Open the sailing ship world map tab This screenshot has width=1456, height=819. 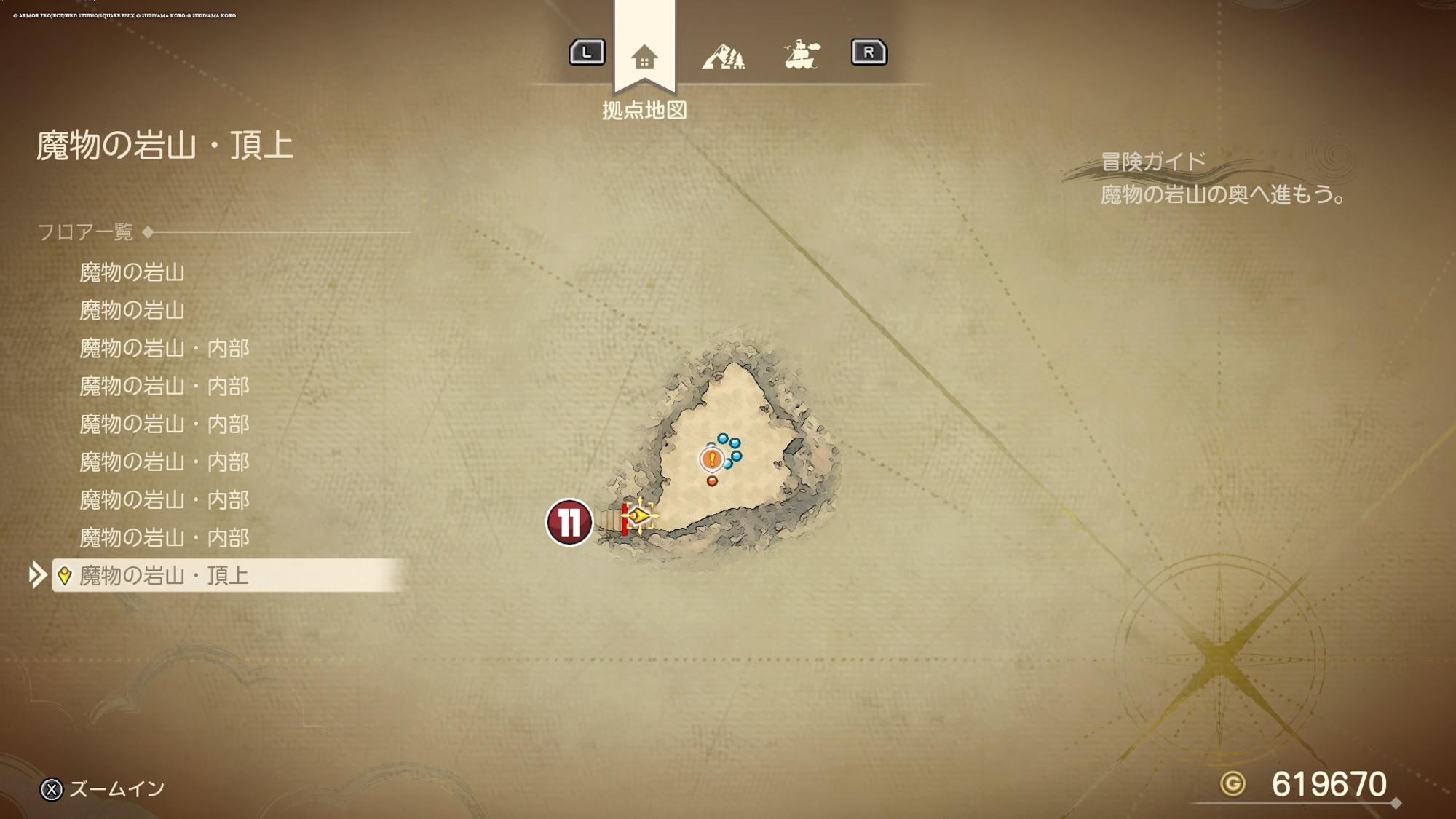click(x=802, y=55)
